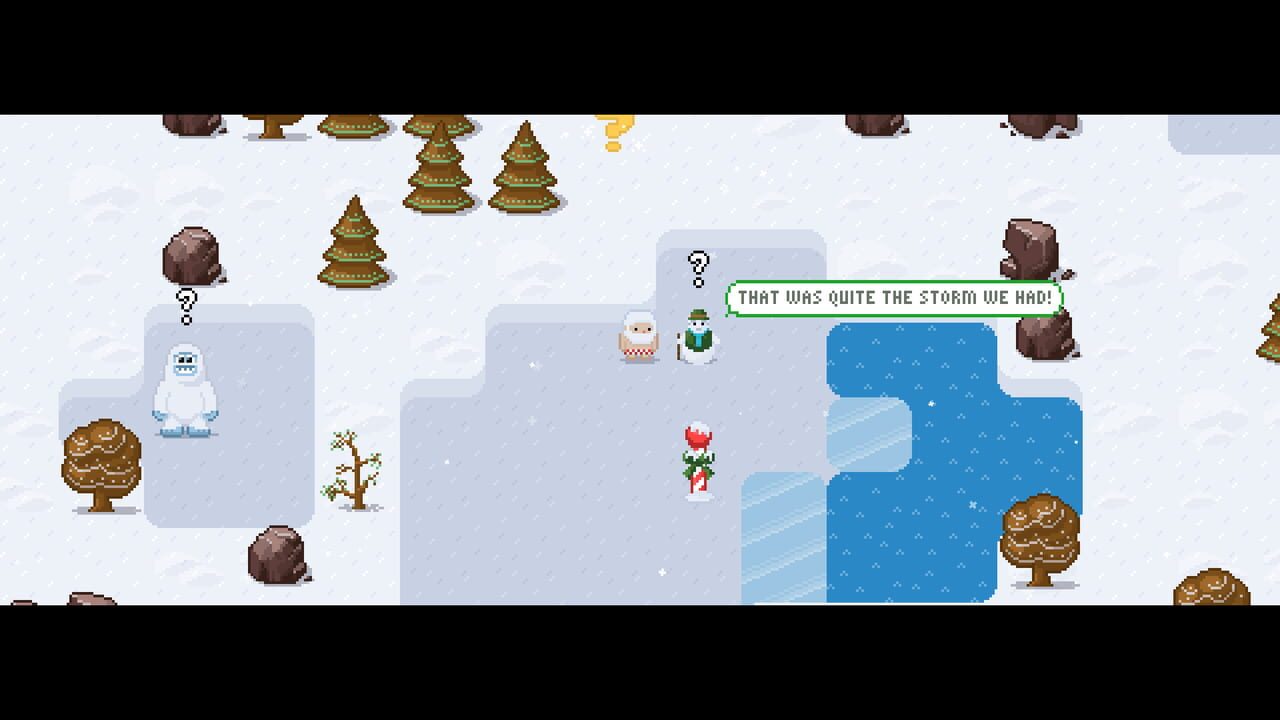Toggle the question mark above the yeti

[185, 305]
